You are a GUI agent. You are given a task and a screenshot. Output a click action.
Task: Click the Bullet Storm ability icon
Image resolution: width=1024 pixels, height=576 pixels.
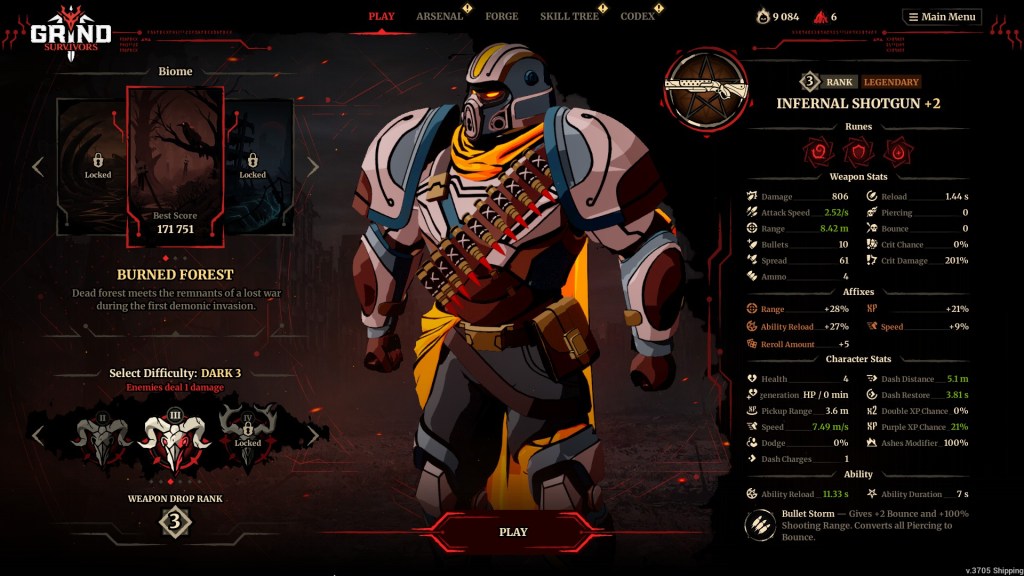[760, 524]
